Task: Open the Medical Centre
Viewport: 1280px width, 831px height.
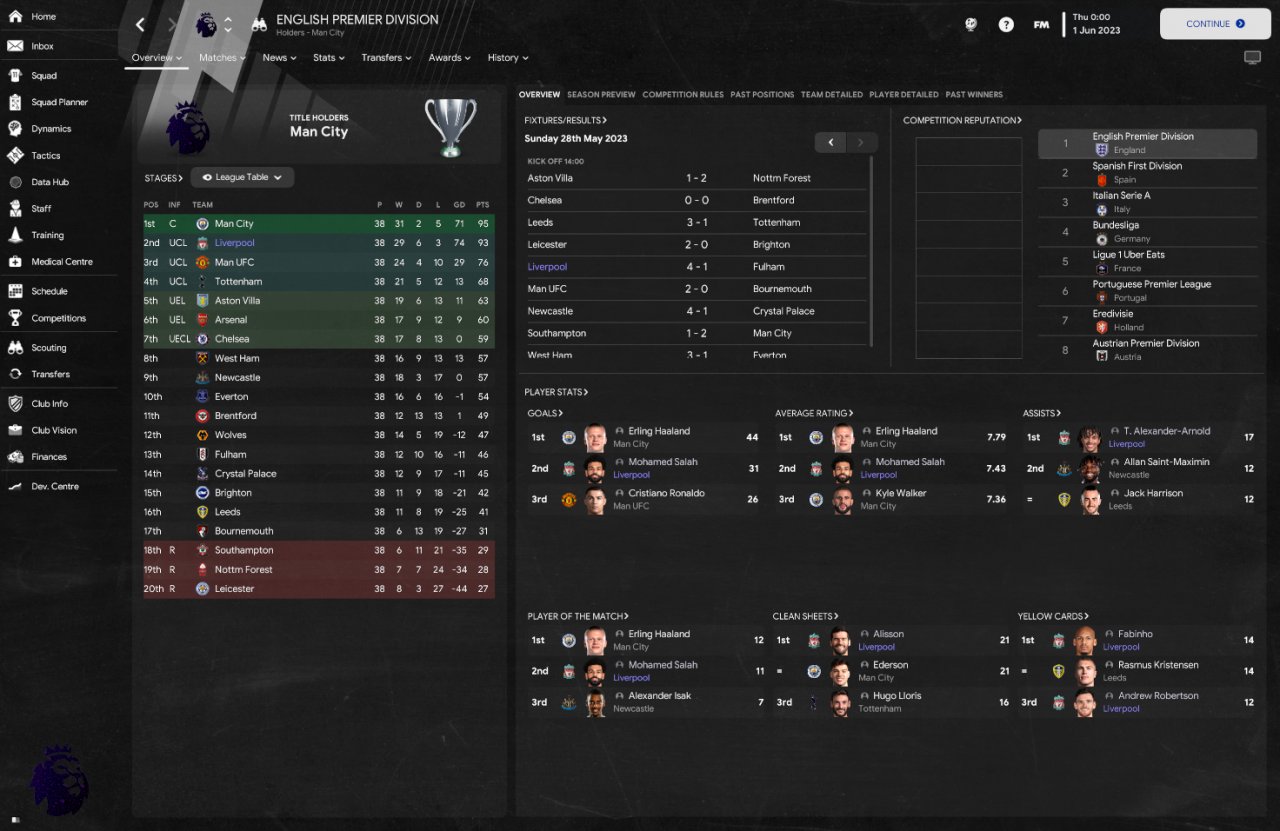Action: pos(61,262)
